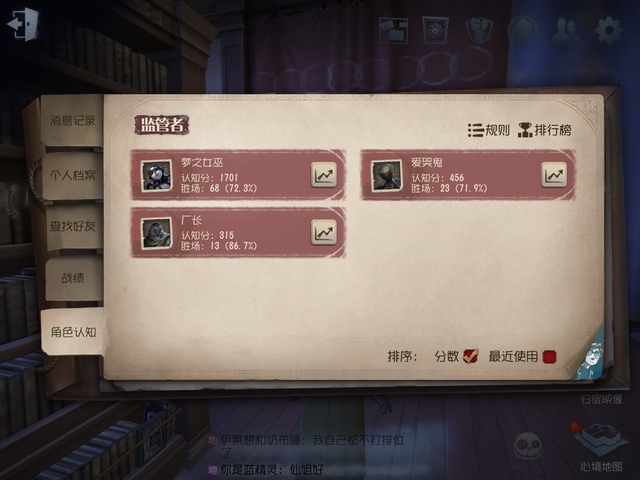Open the trend chart for 厂长
Viewport: 640px width, 480px height.
tap(323, 232)
